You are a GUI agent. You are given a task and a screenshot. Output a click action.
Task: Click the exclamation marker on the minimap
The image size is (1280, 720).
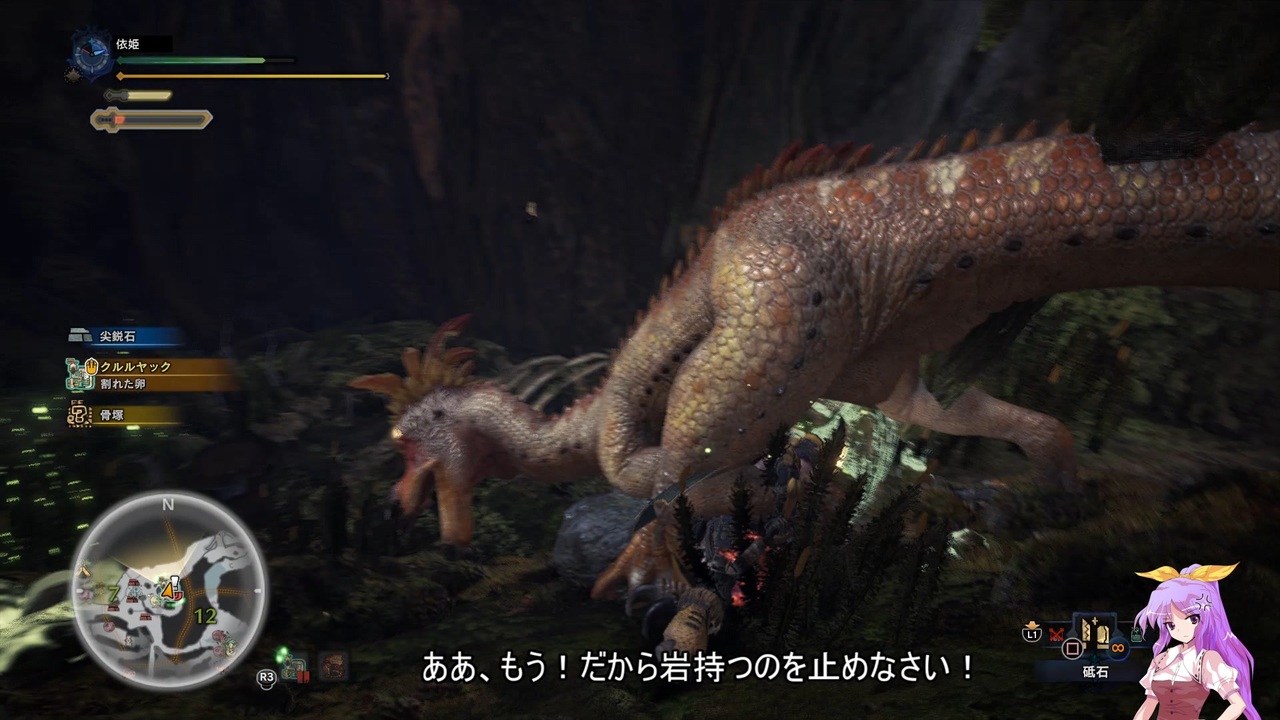175,581
